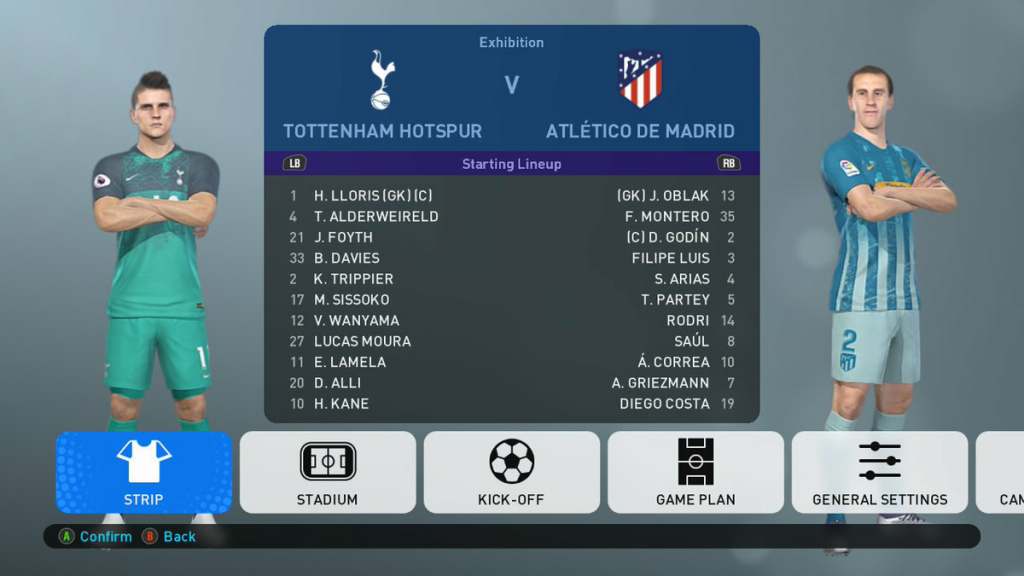Select Saúl in the Atlético lineup
The width and height of the screenshot is (1024, 576).
691,341
